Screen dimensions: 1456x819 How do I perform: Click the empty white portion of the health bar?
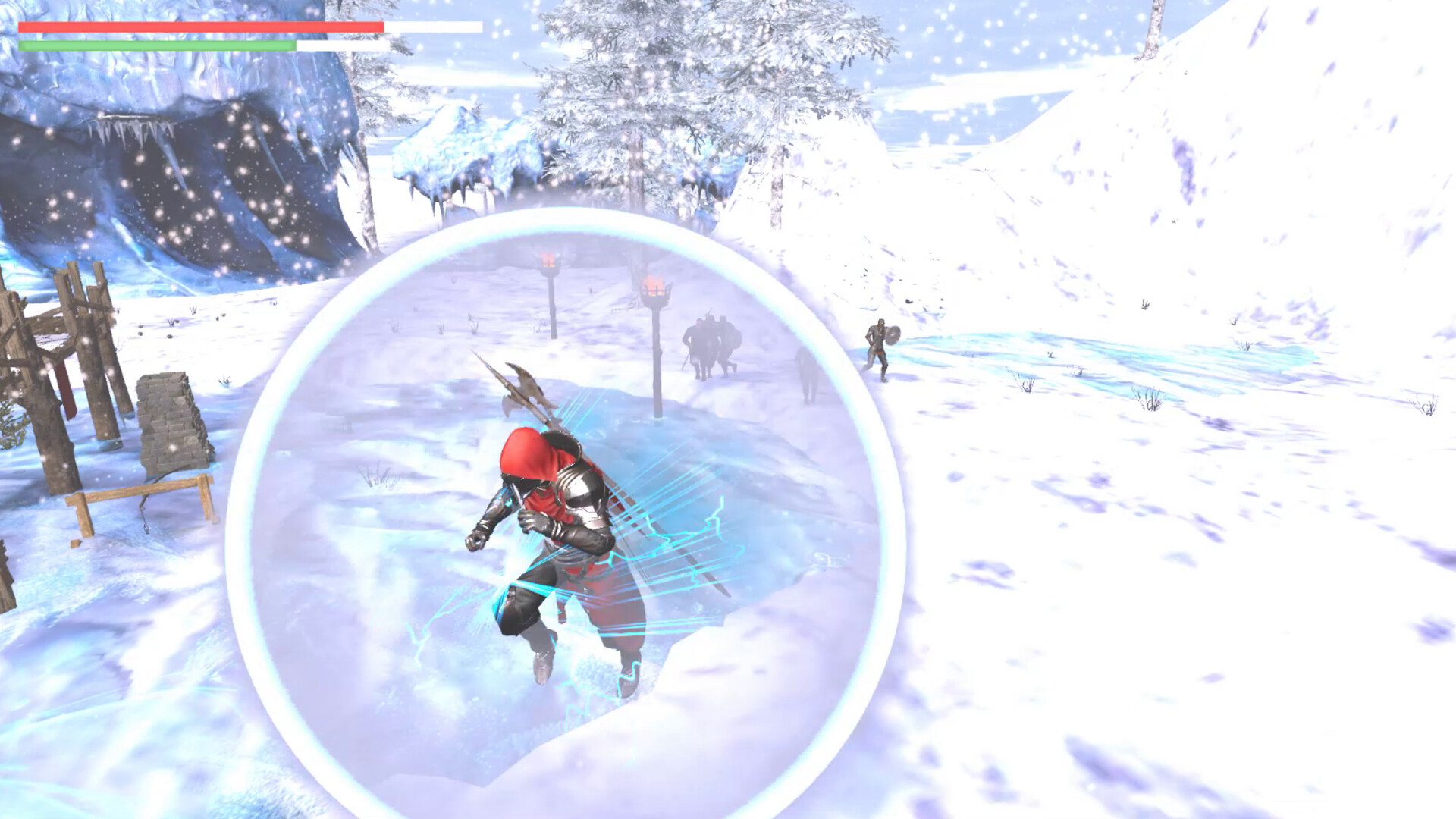pos(432,27)
